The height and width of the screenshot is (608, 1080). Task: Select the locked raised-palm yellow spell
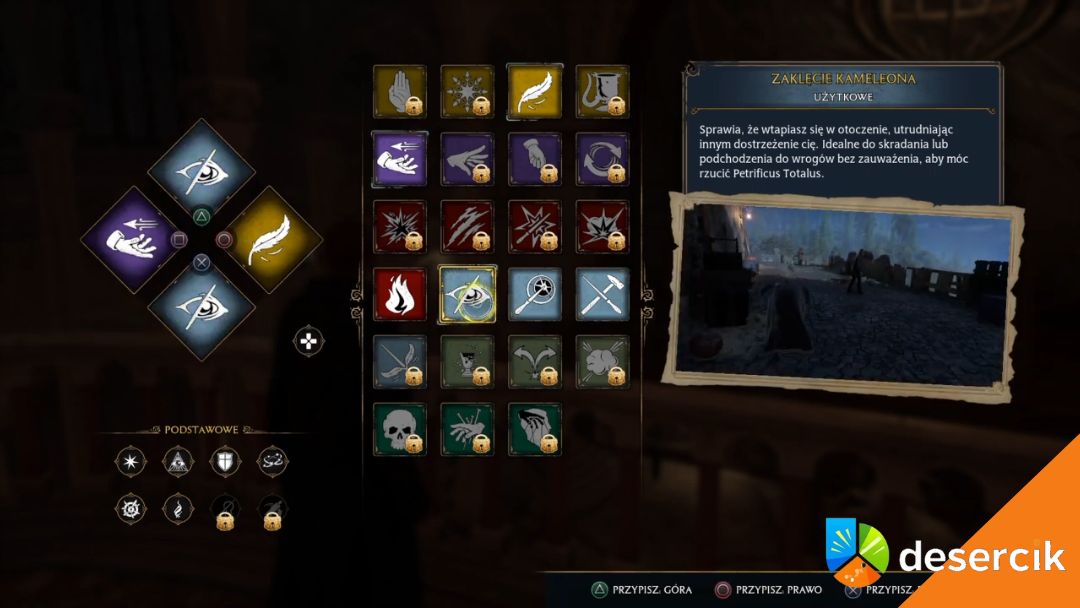tap(399, 91)
